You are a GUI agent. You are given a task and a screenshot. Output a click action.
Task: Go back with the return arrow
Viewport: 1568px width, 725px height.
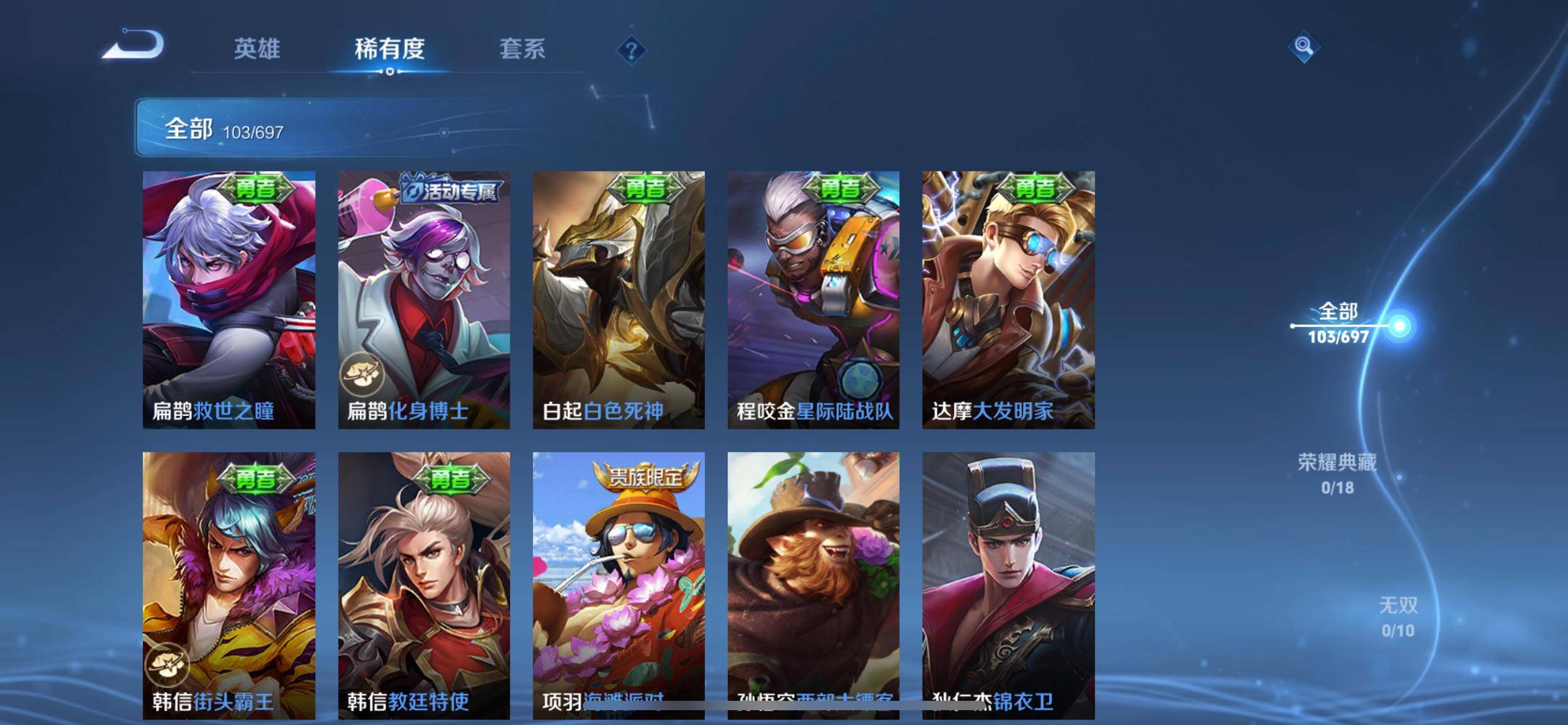[x=134, y=45]
